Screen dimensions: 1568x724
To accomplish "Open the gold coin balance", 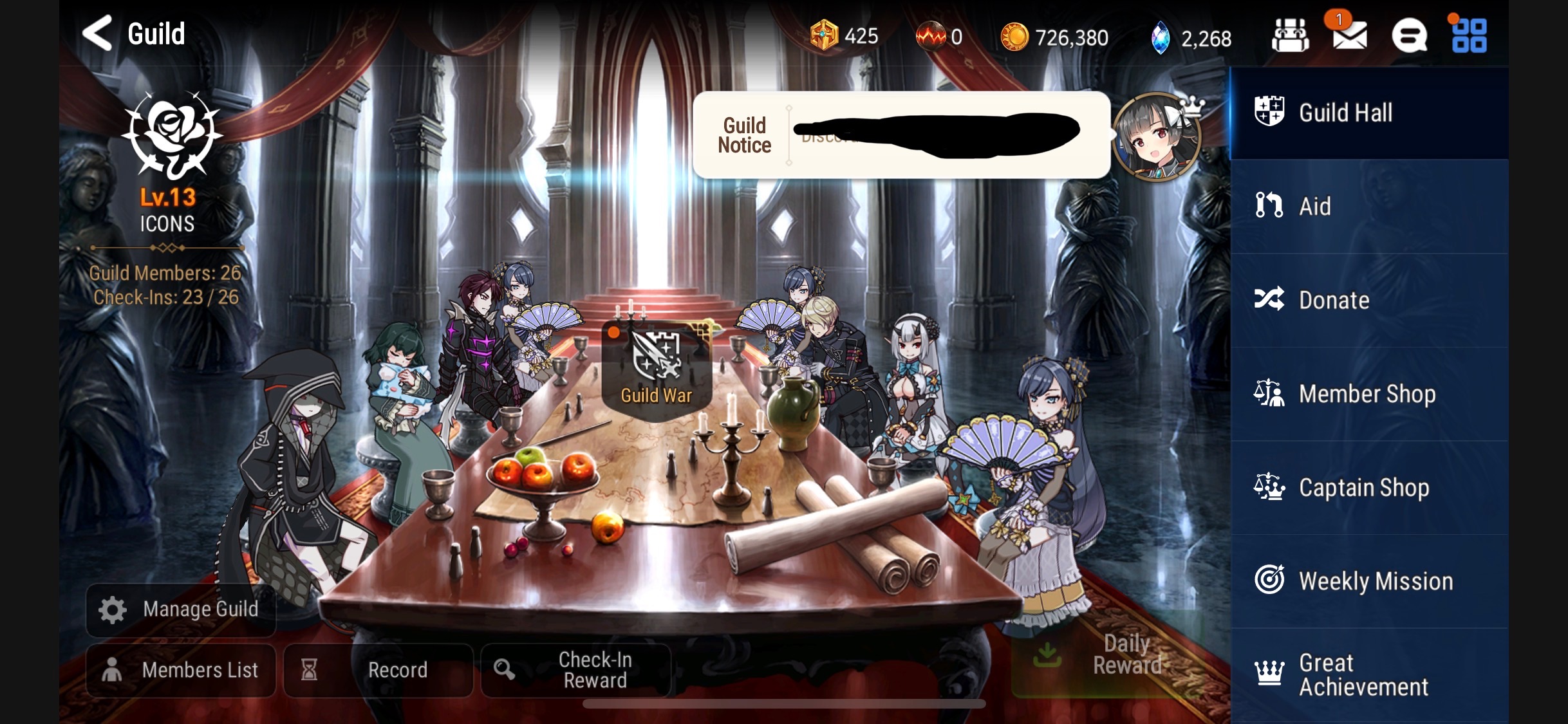I will click(1056, 35).
